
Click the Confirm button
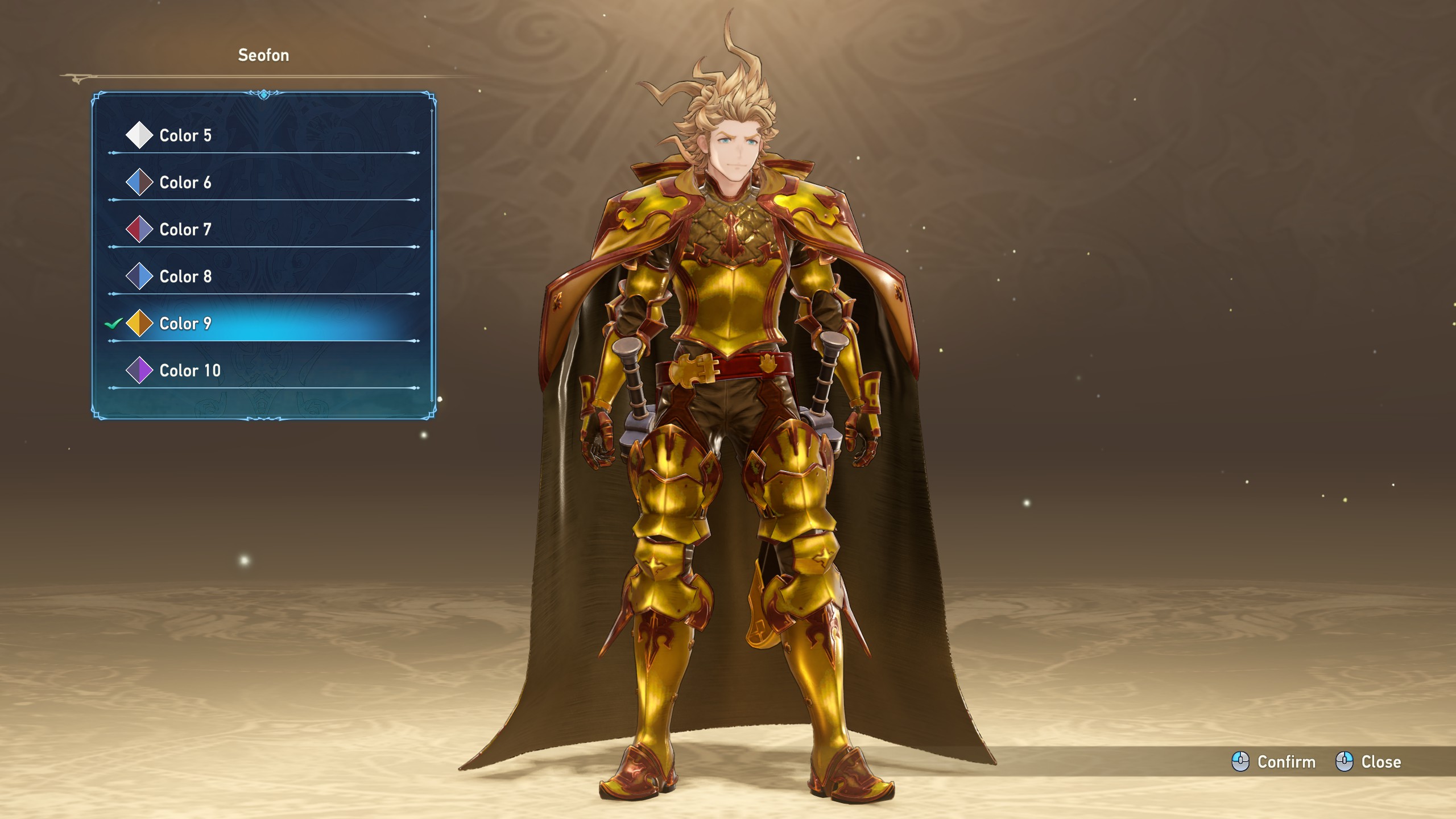click(1274, 762)
